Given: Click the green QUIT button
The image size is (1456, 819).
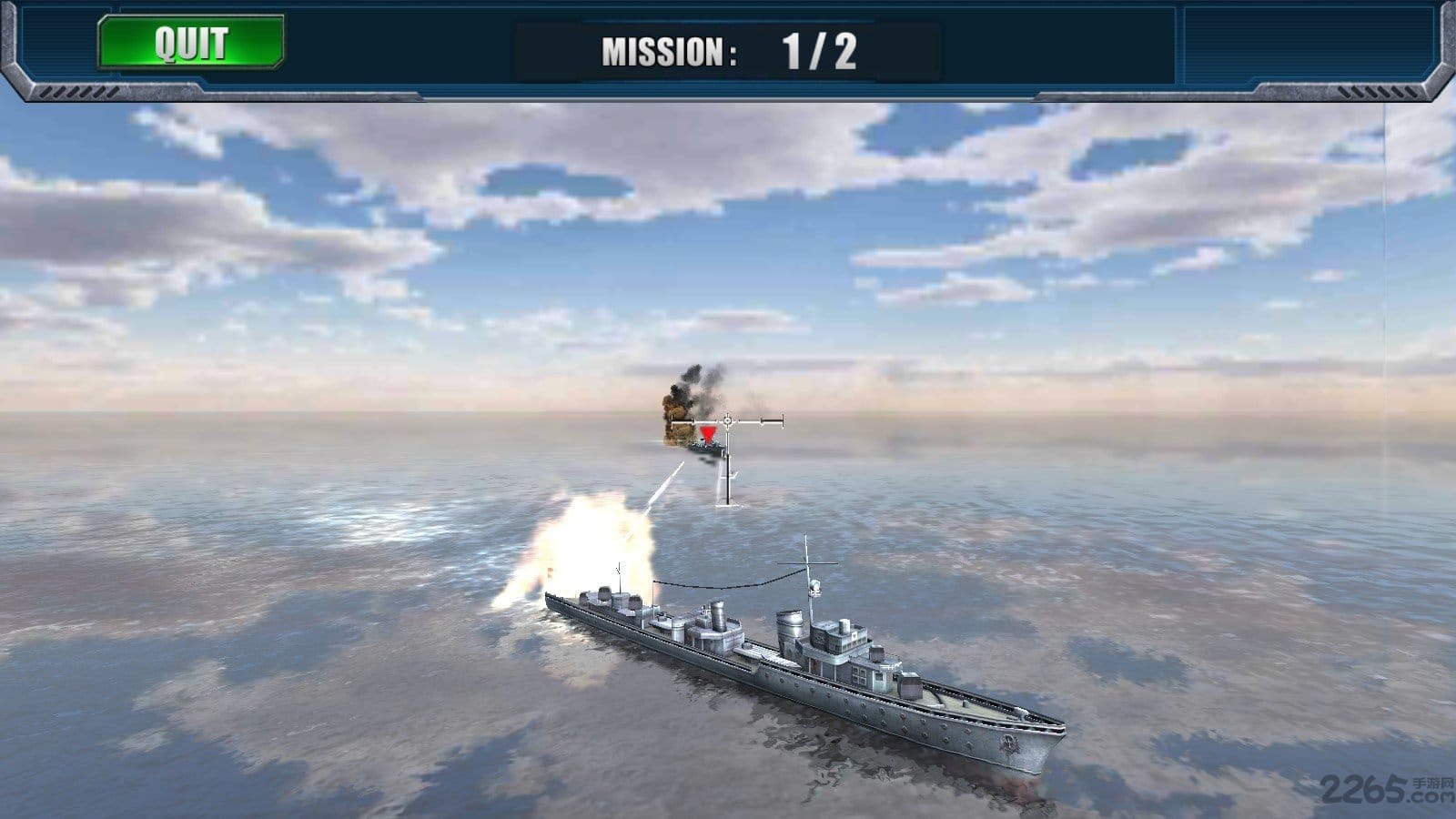Looking at the screenshot, I should click(191, 43).
